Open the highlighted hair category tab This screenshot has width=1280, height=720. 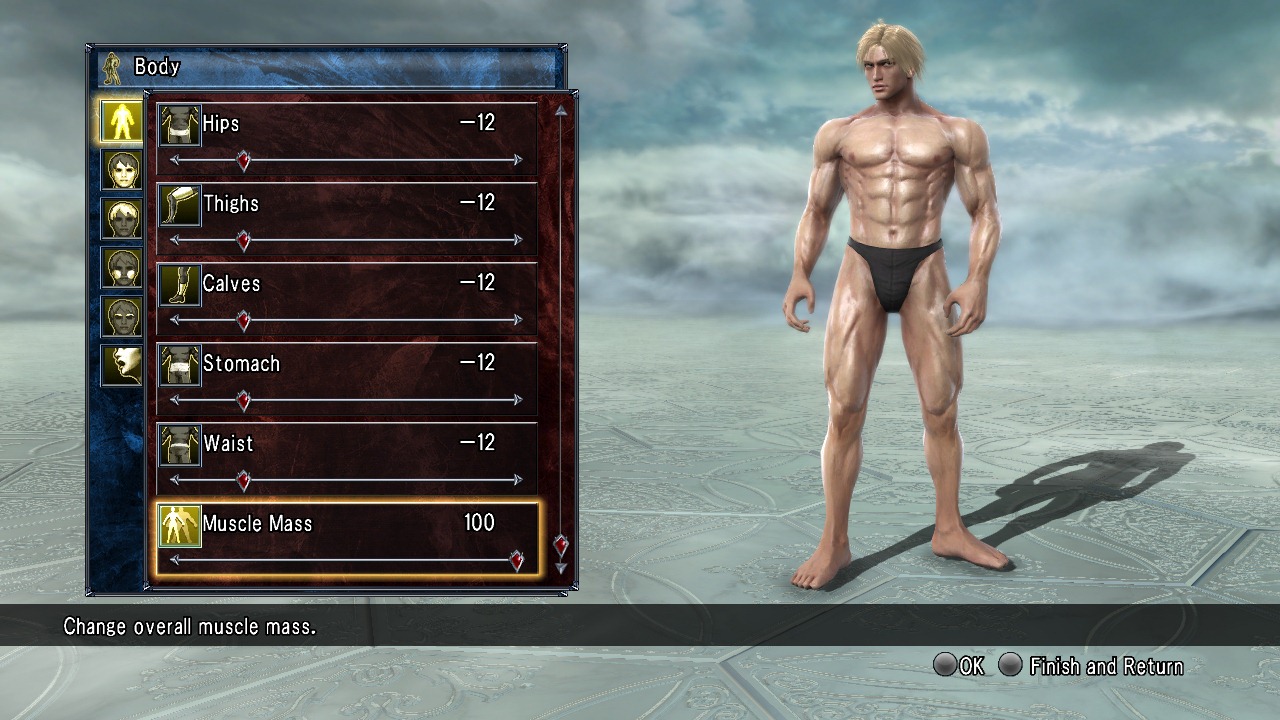click(123, 219)
